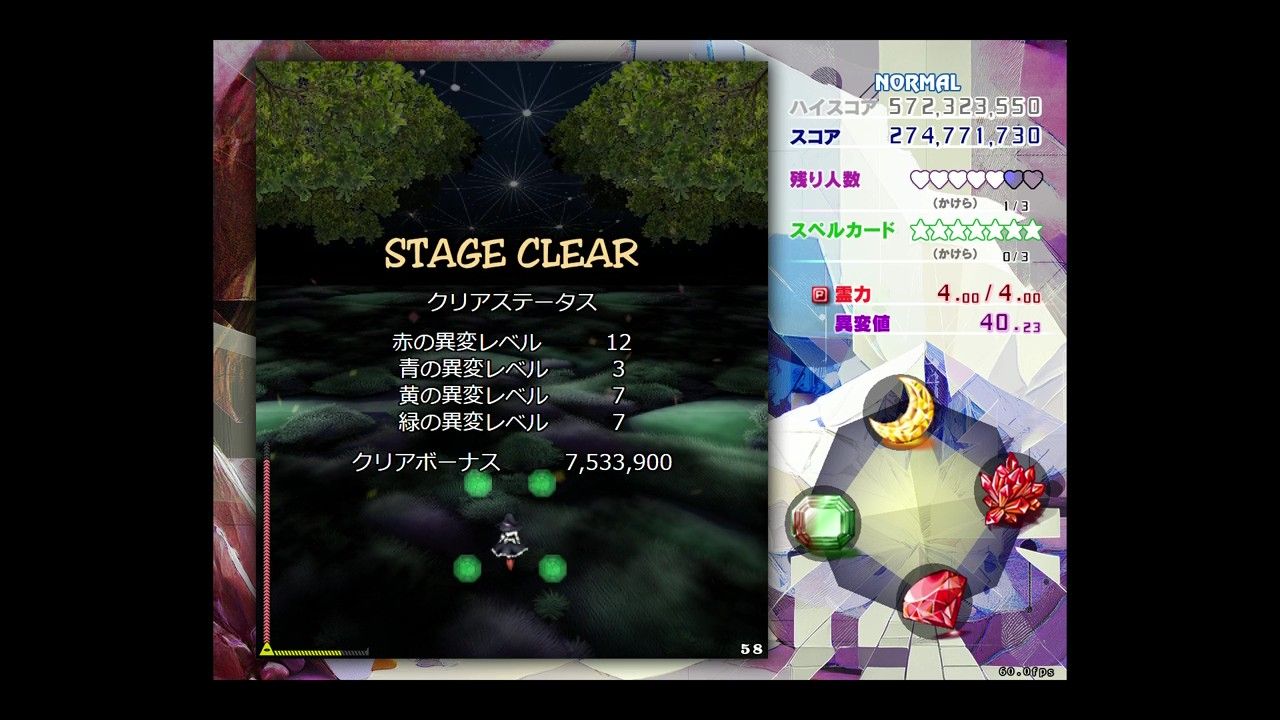Viewport: 1280px width, 720px height.
Task: Activate the green emerald gem icon
Action: click(822, 521)
